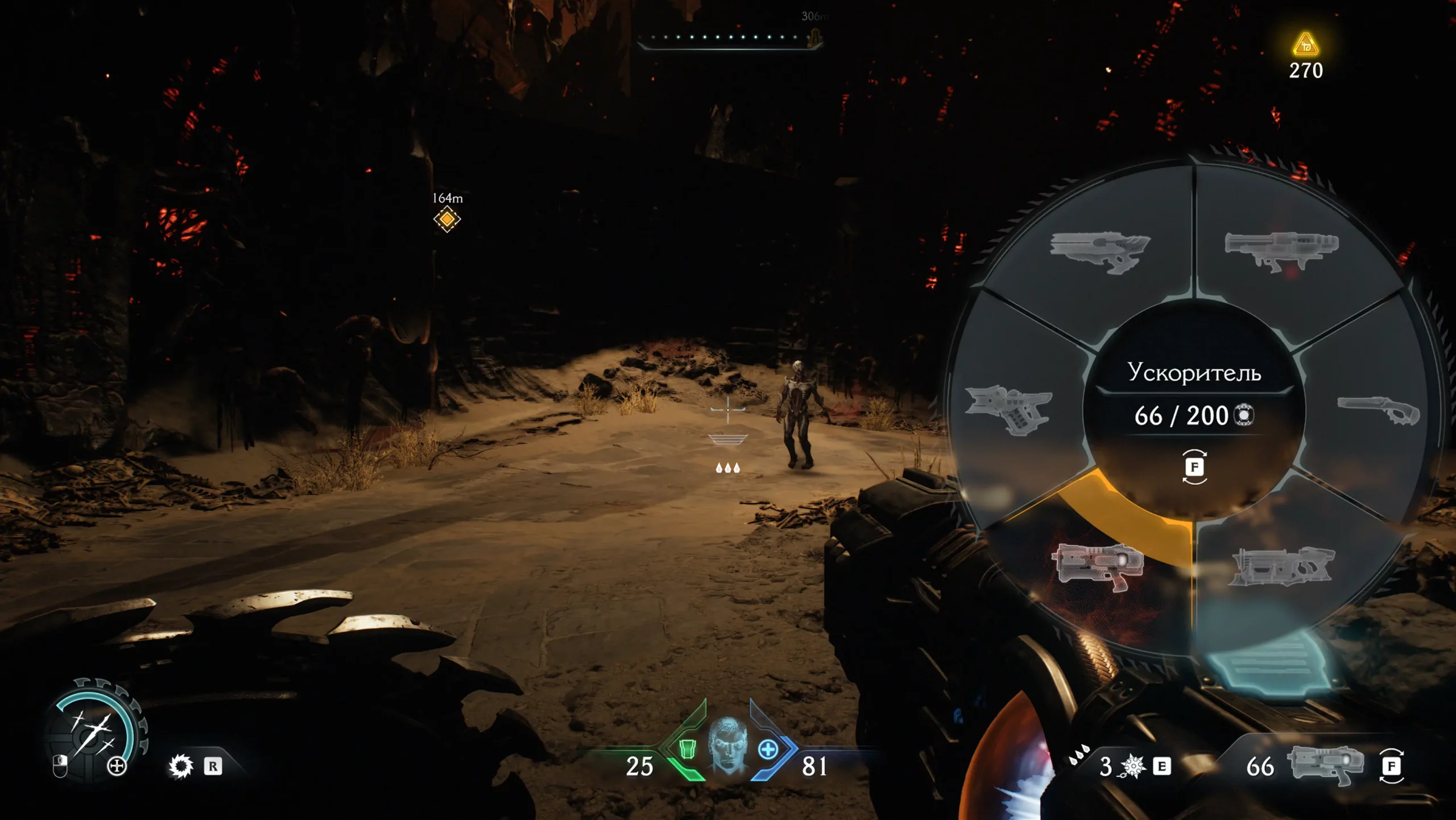This screenshot has width=1456, height=820.
Task: Click the equipped Accelerator icon beside ammo count
Action: (1325, 765)
